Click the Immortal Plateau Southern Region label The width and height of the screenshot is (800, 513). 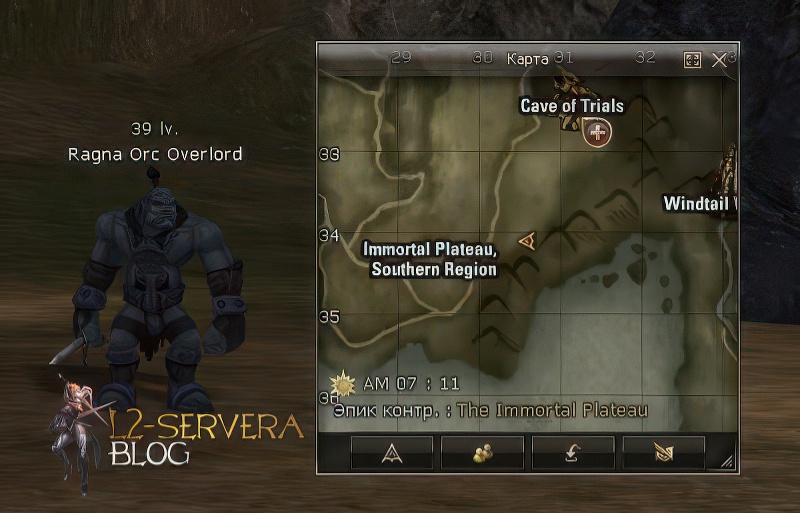[430, 259]
